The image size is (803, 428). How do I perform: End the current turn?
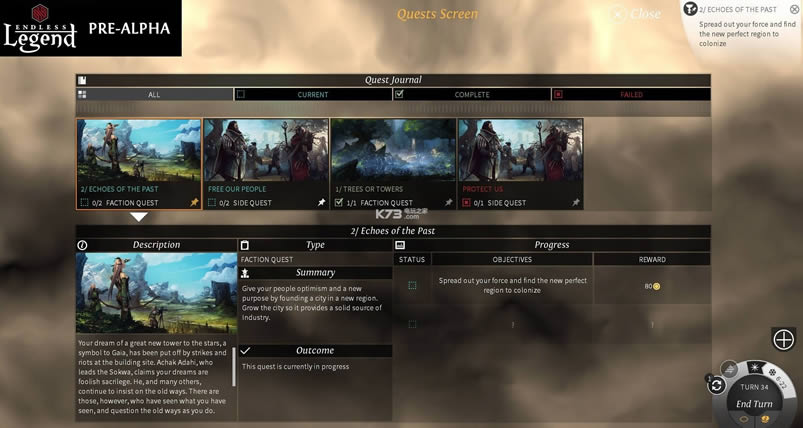click(755, 404)
